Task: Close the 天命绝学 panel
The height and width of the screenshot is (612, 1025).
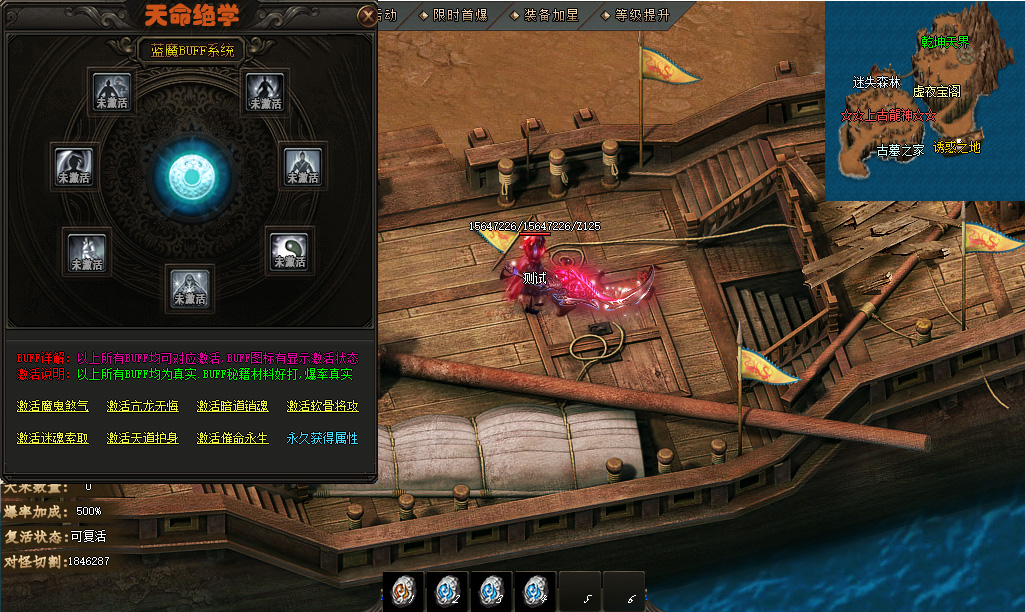Action: point(368,15)
